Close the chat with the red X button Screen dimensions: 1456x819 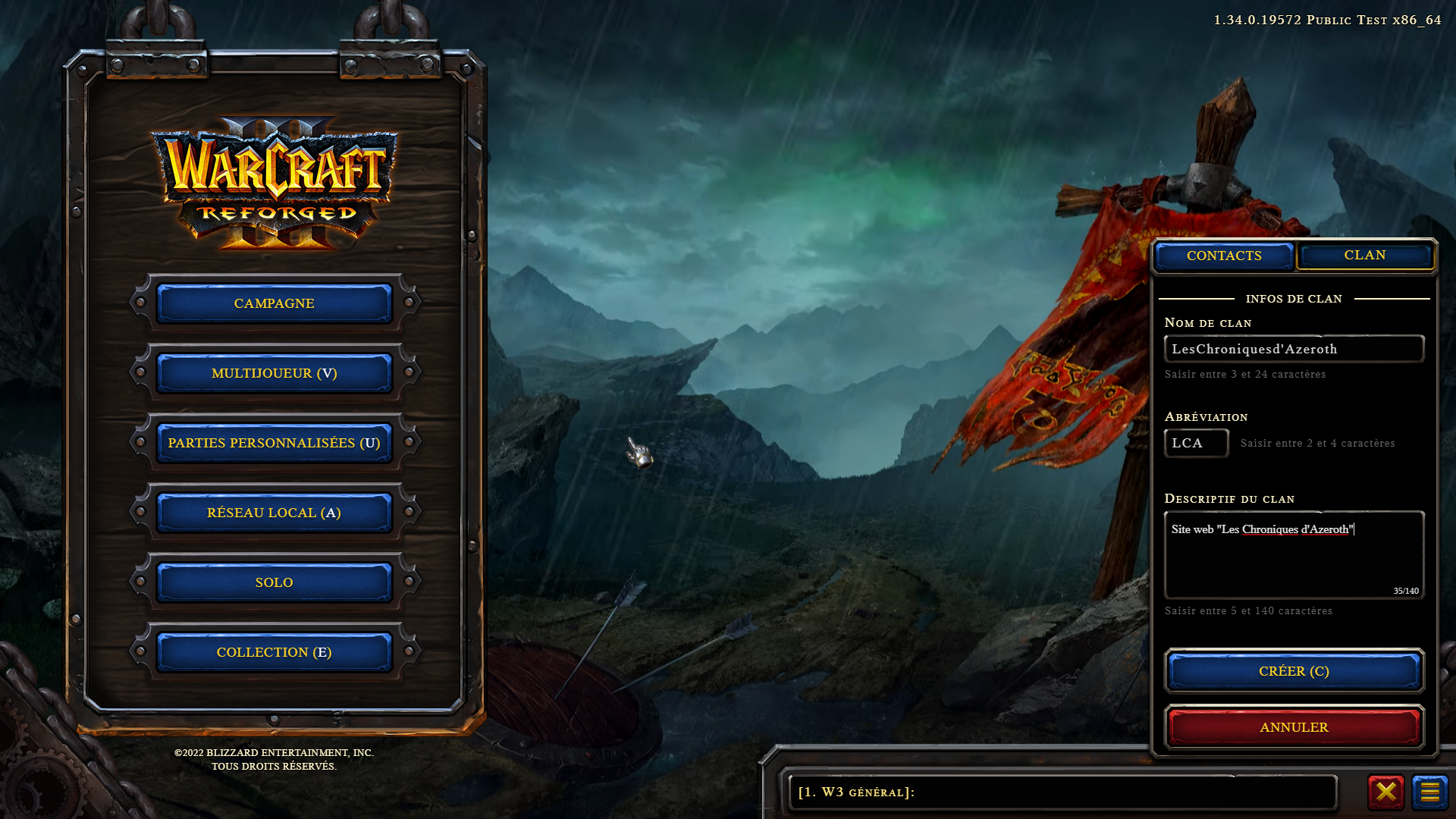pyautogui.click(x=1385, y=792)
